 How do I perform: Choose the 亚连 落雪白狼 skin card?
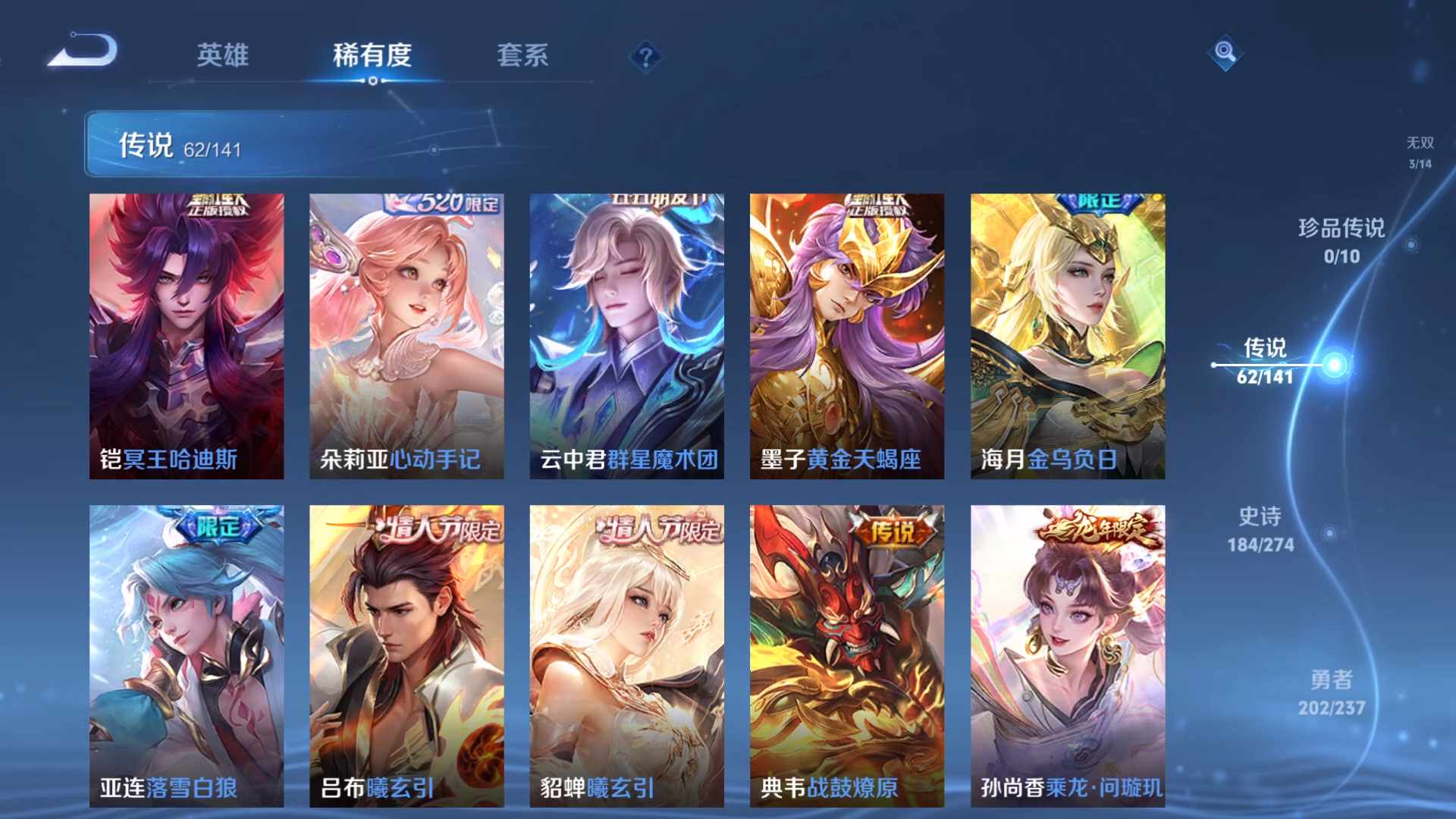pyautogui.click(x=187, y=656)
